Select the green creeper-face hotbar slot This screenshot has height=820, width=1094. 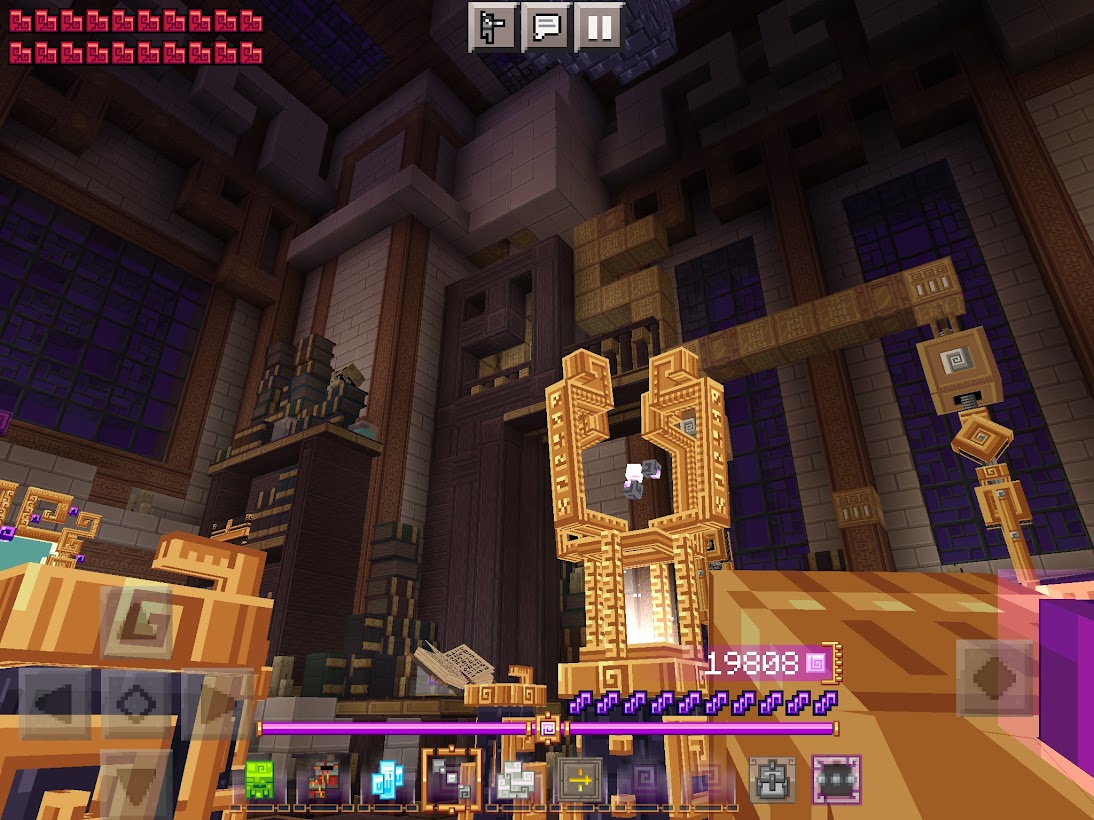pos(260,780)
